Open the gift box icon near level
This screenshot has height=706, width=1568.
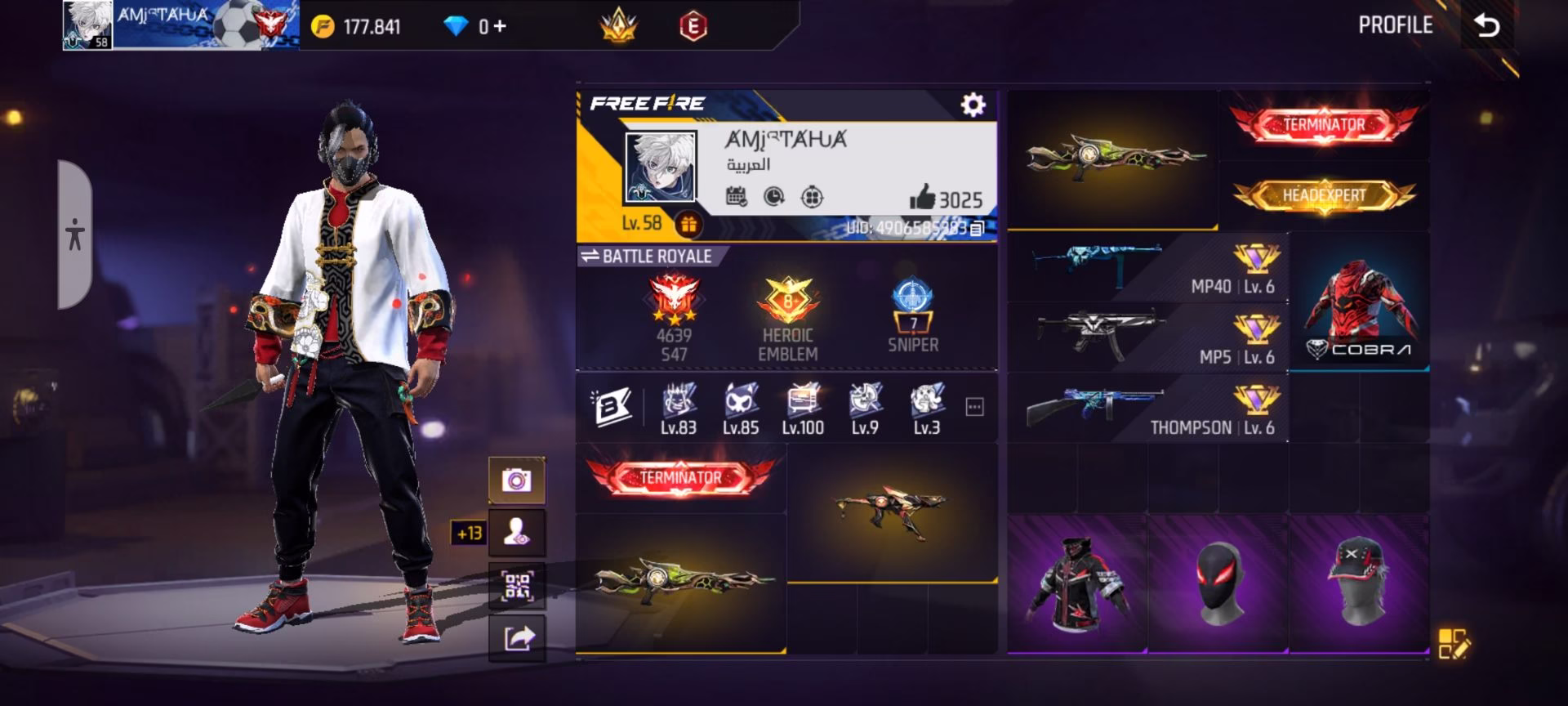click(x=688, y=224)
